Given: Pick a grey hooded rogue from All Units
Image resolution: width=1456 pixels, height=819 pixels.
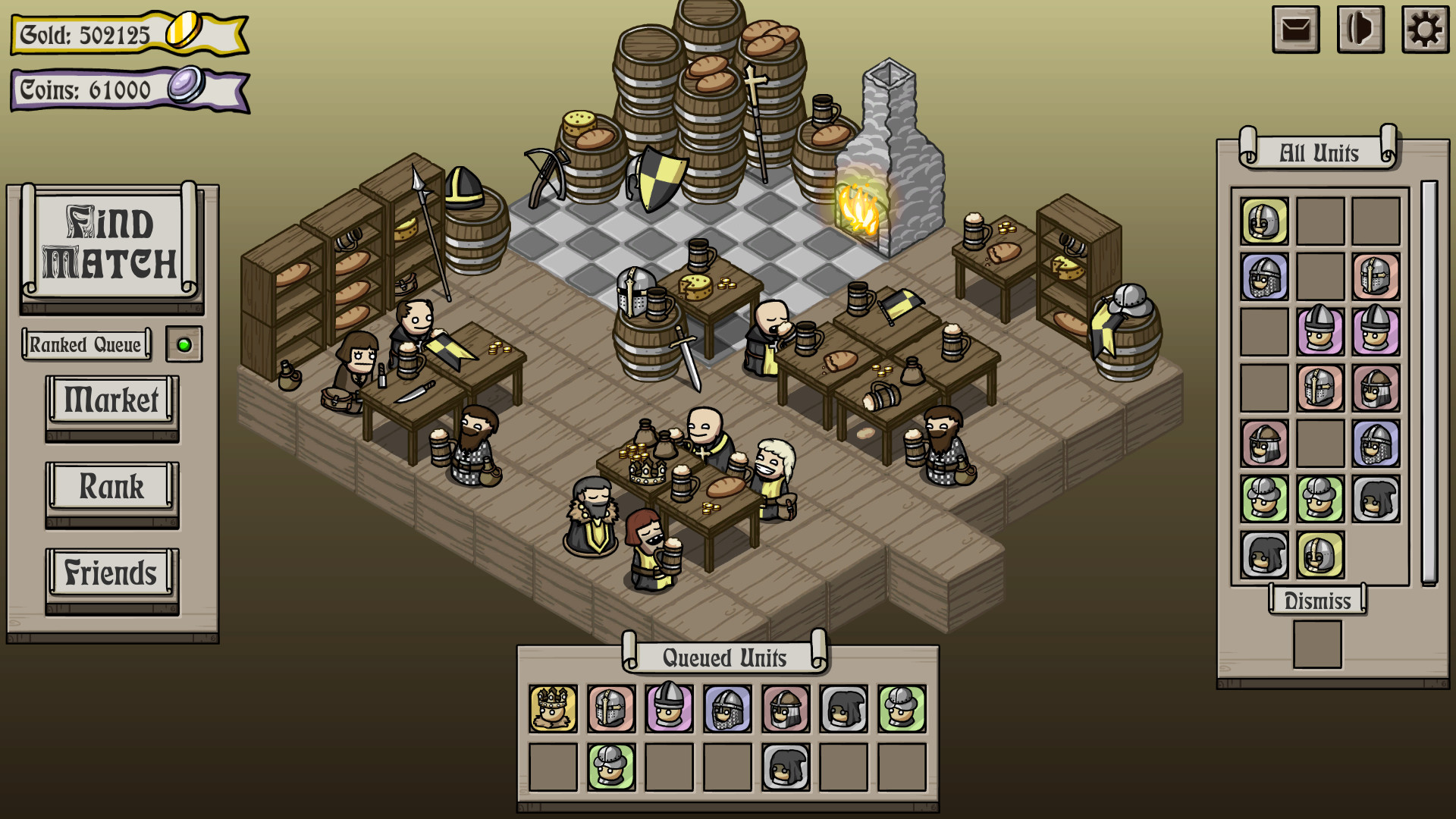Looking at the screenshot, I should [1375, 498].
